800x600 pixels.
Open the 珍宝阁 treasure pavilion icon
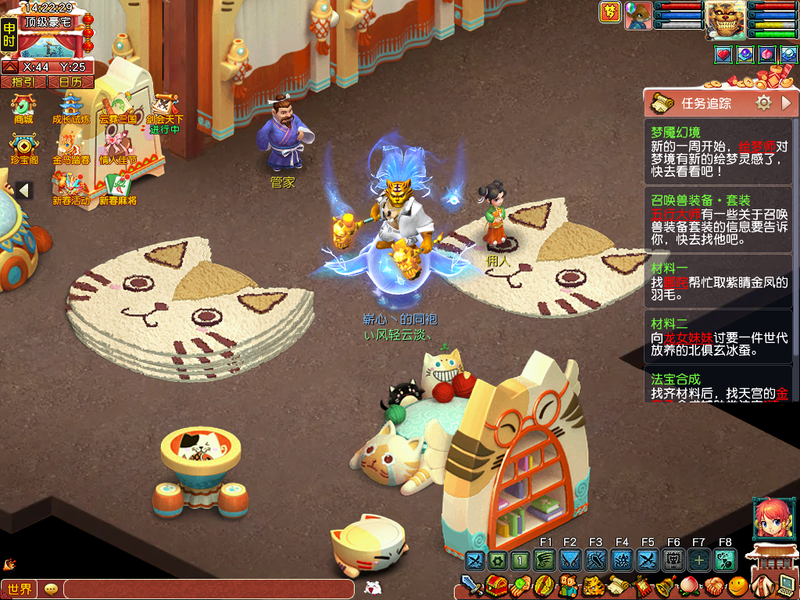23,149
